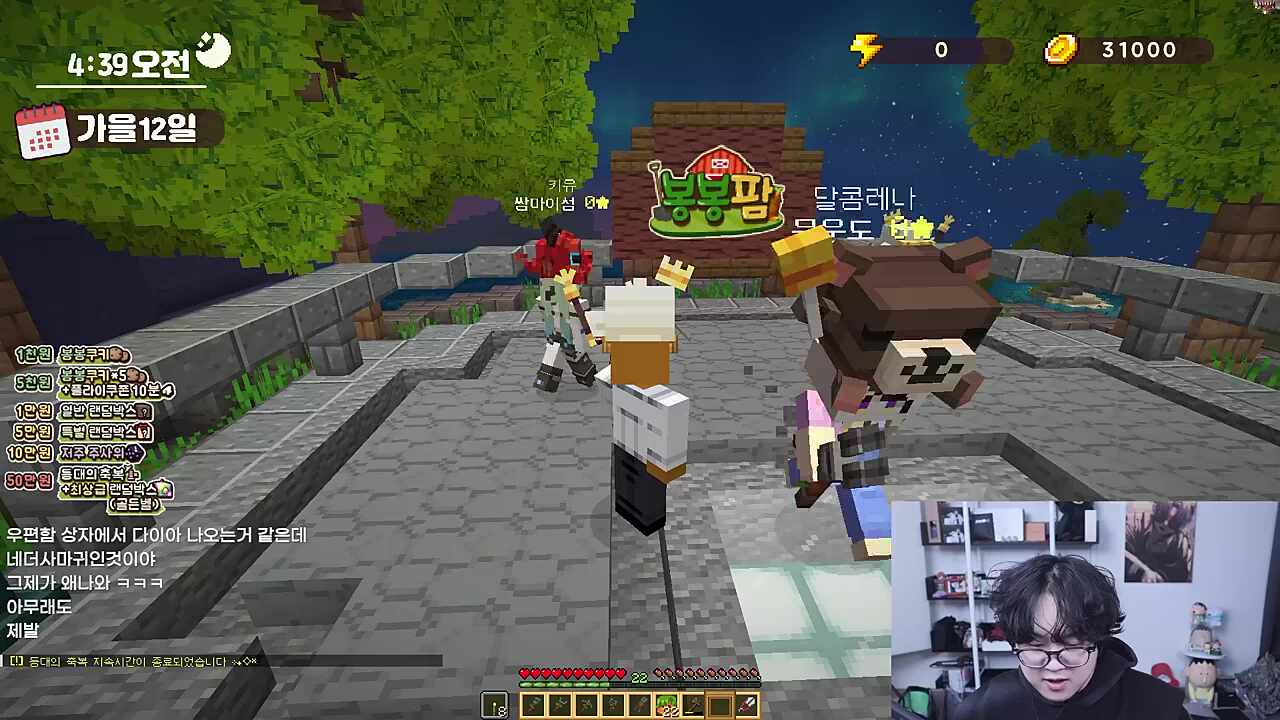Select the hoe in the third hotbar slot

(588, 704)
